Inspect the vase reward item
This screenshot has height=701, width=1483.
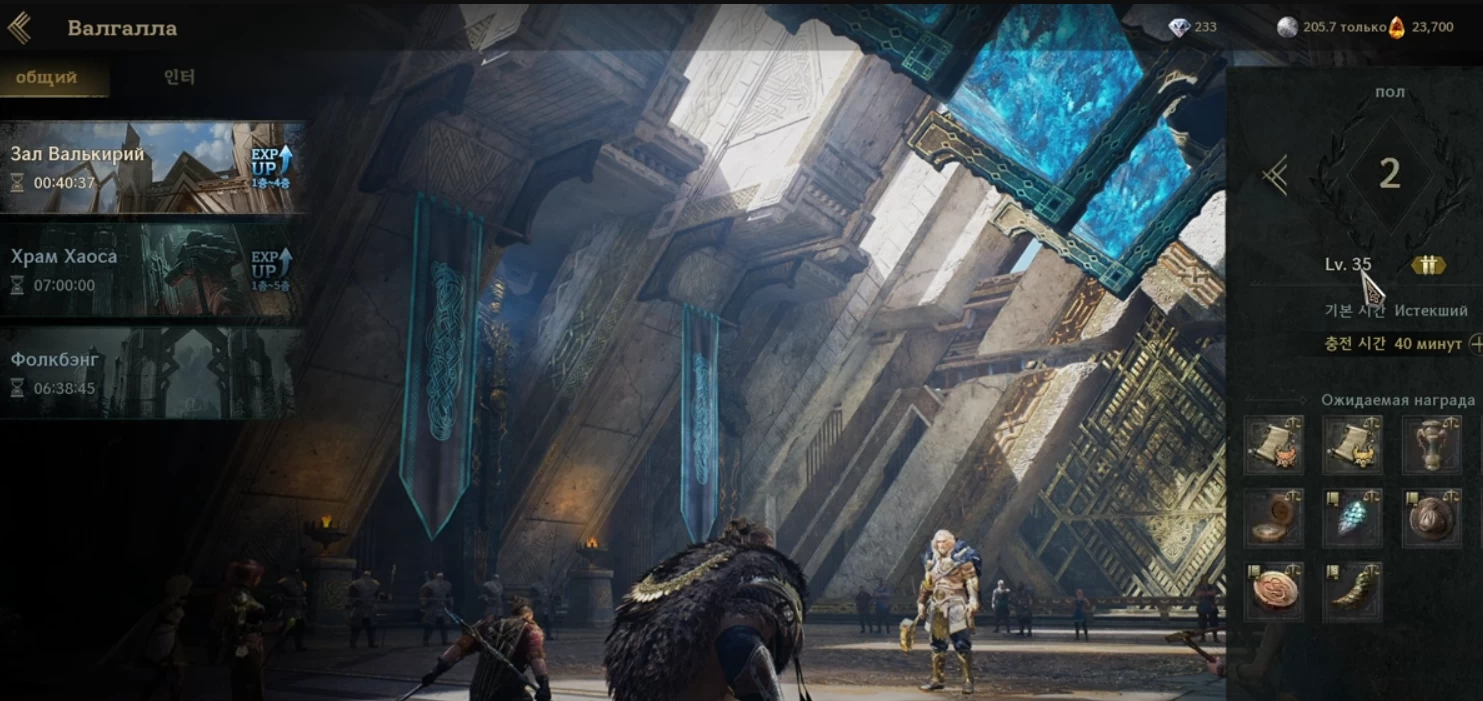[x=1432, y=445]
